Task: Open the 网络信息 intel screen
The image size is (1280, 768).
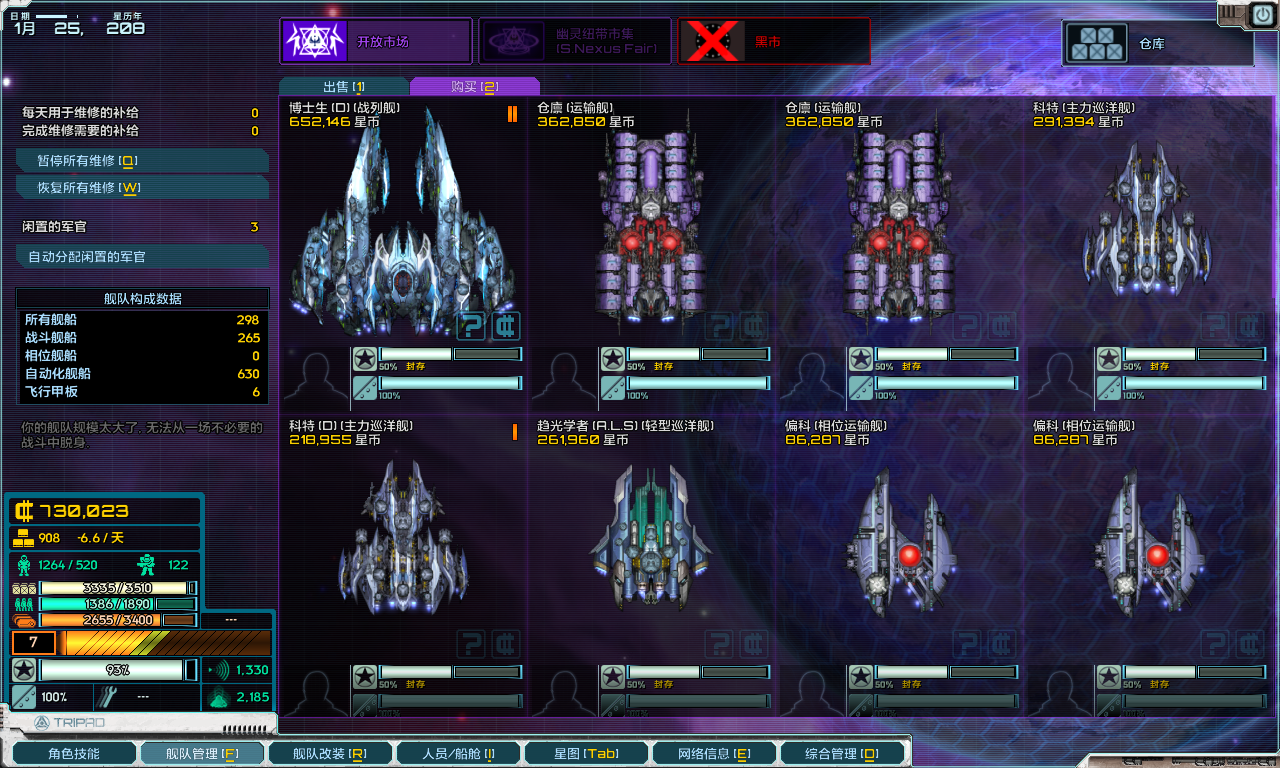Action: tap(713, 753)
